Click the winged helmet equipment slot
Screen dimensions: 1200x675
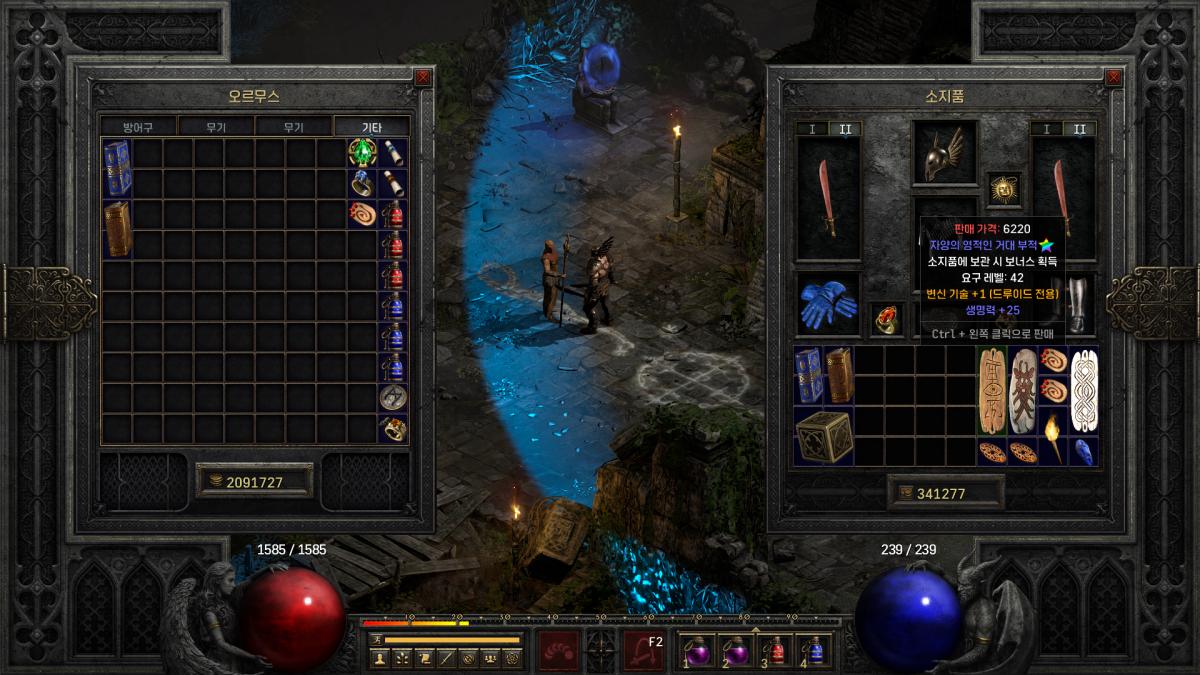click(944, 153)
